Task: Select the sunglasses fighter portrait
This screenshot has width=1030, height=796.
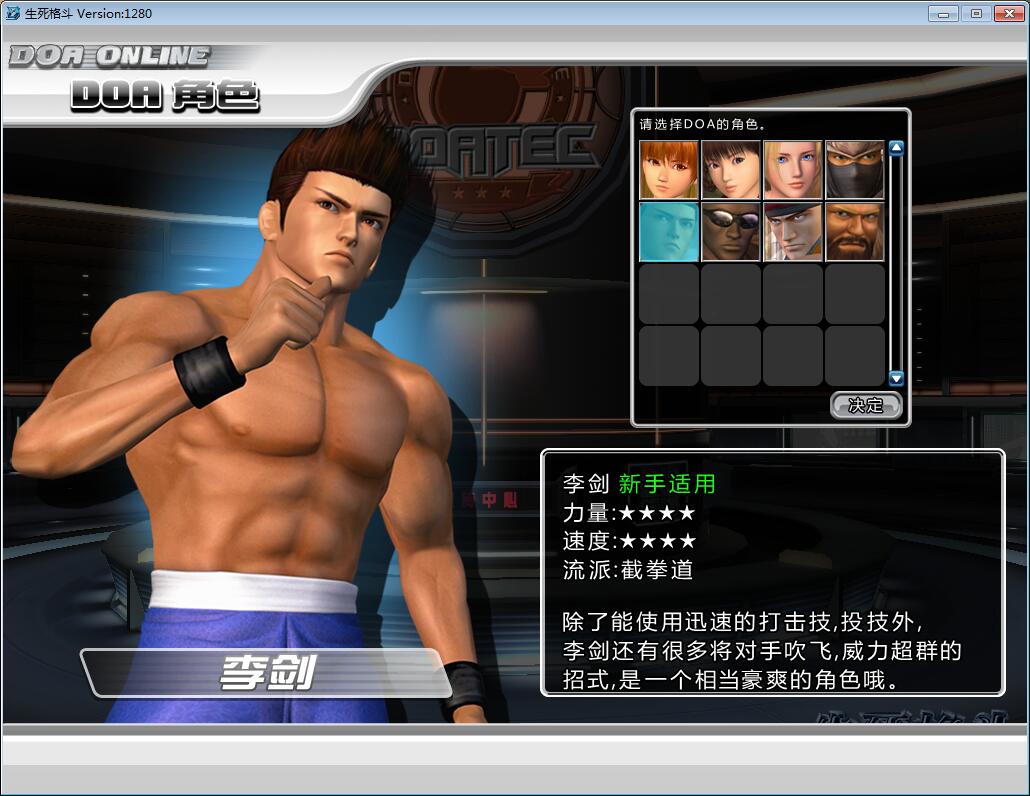Action: click(731, 232)
